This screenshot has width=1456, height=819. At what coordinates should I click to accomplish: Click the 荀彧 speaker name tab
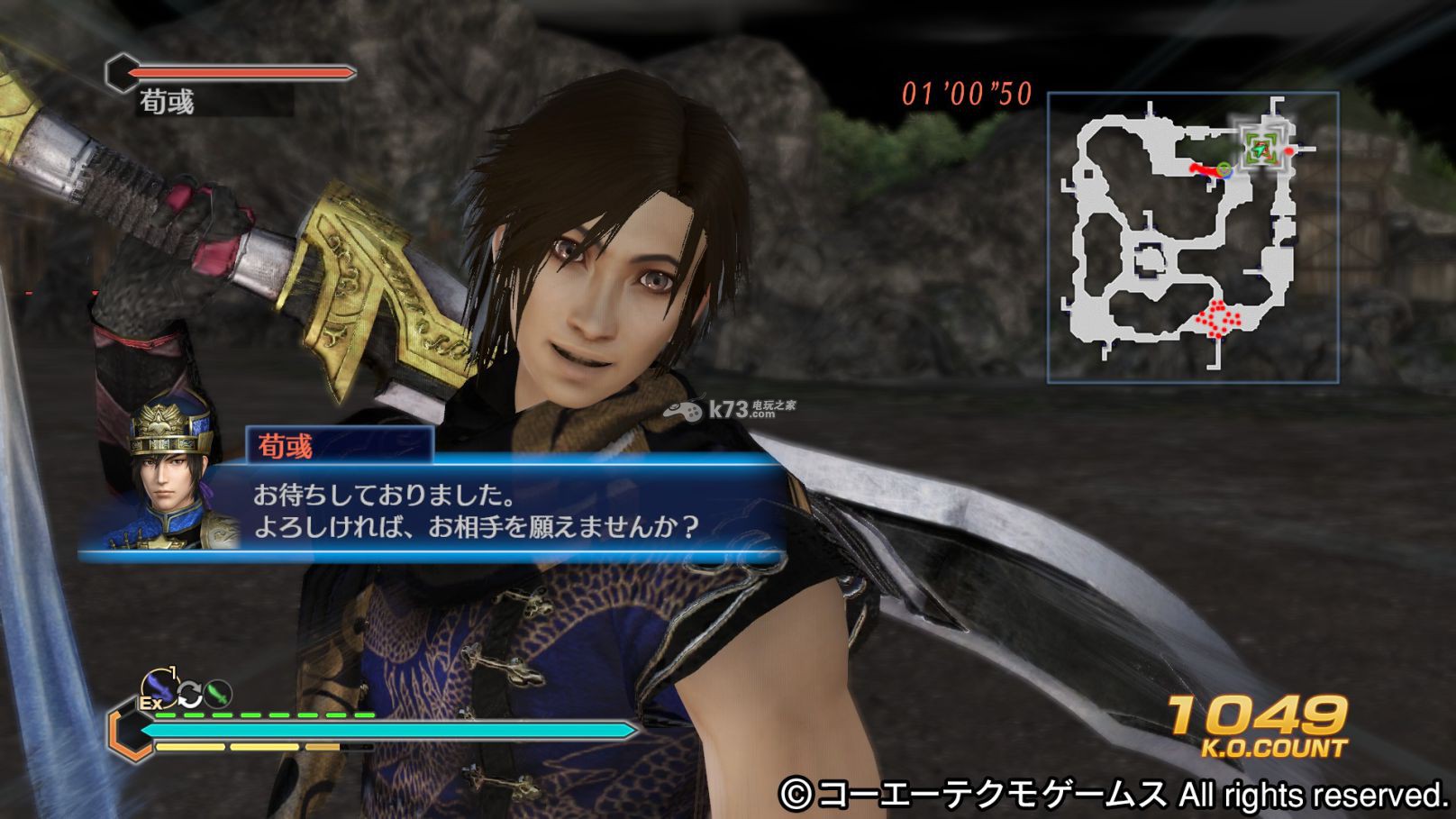(339, 445)
